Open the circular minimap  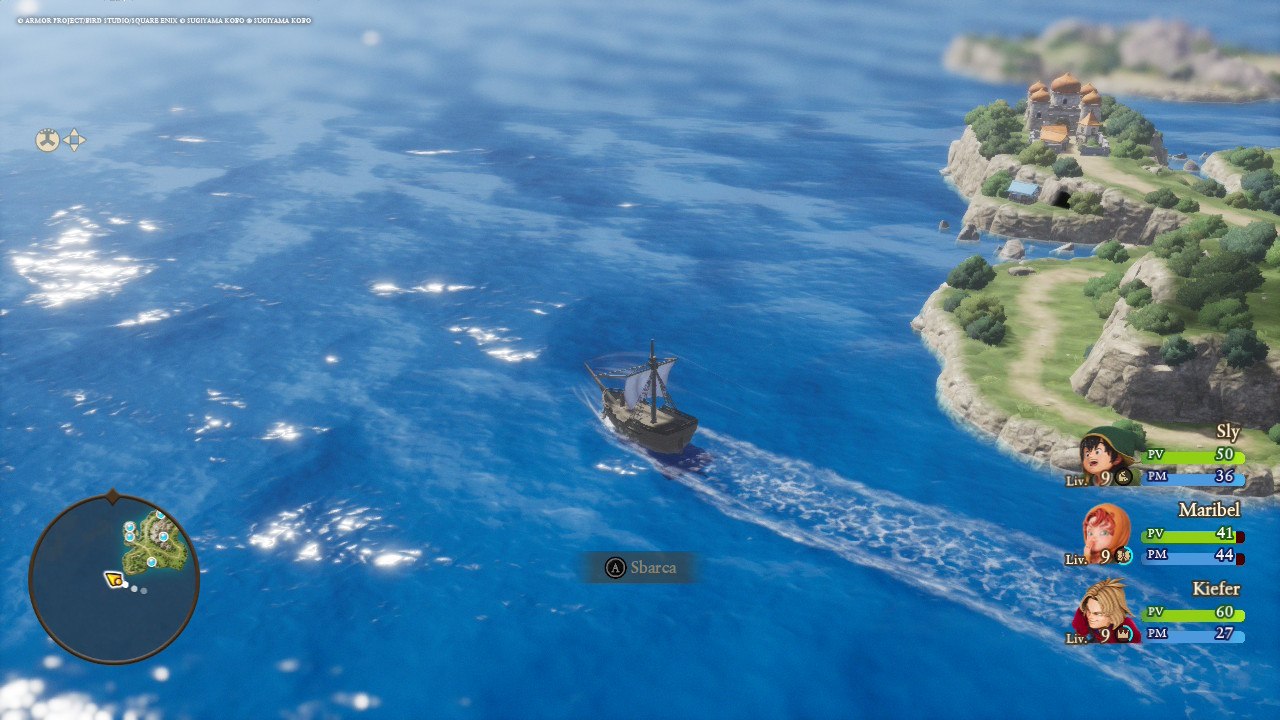pos(113,578)
